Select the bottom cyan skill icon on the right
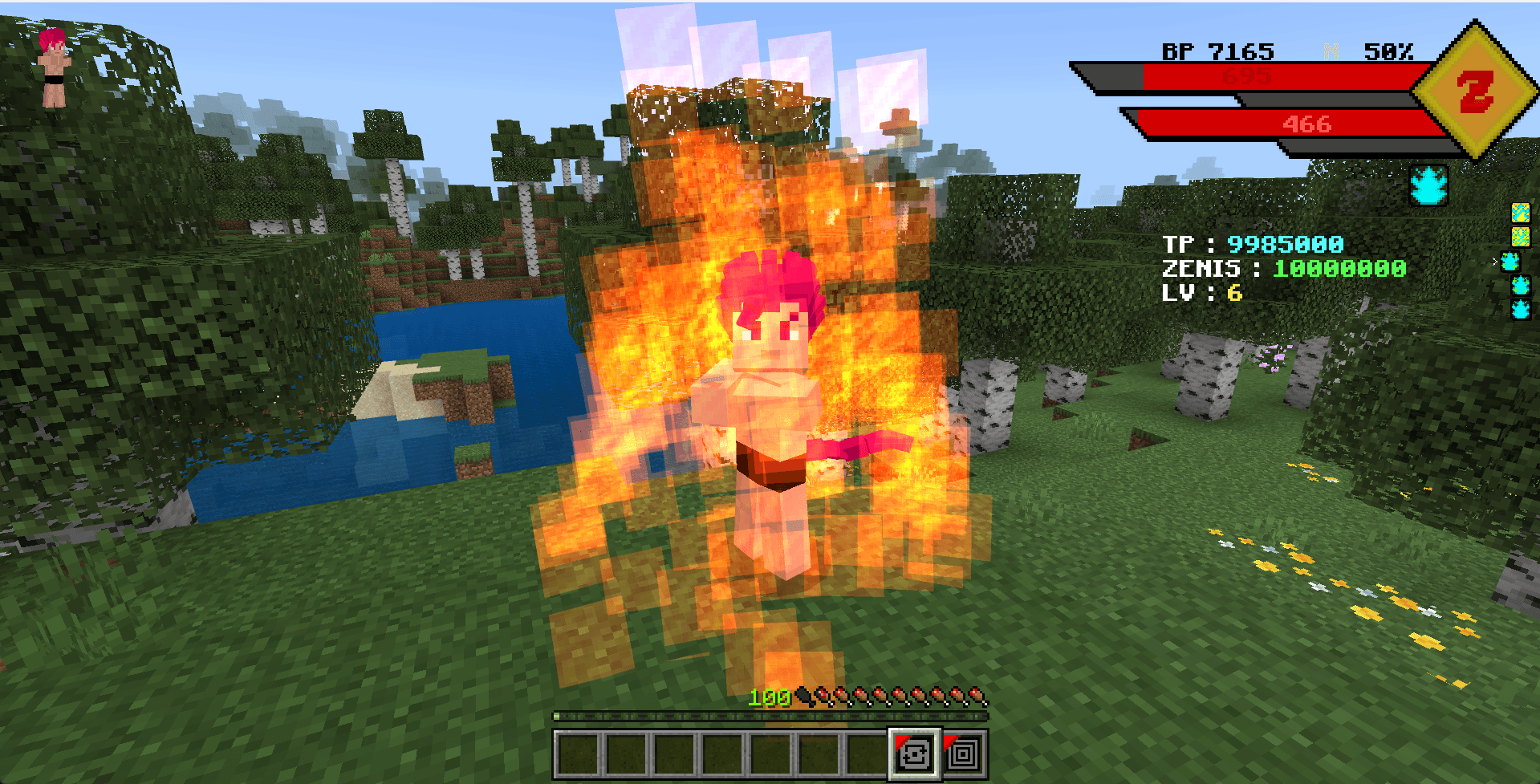Viewport: 1540px width, 784px height. [1521, 309]
